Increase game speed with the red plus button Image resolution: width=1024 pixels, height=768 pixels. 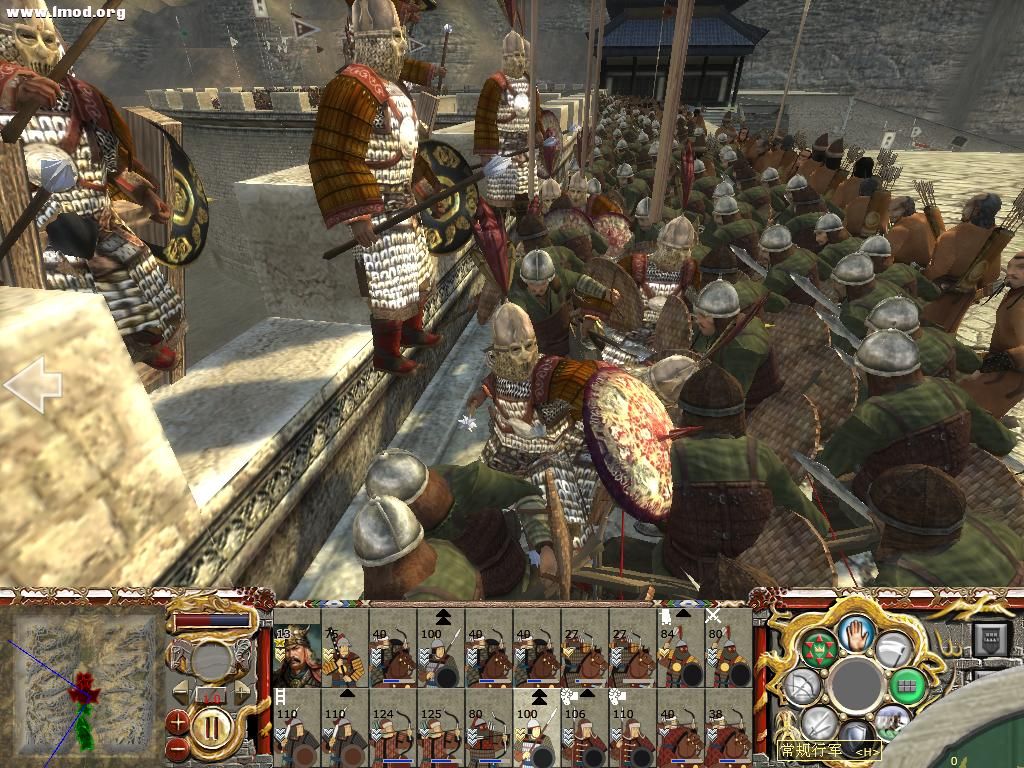tap(177, 720)
